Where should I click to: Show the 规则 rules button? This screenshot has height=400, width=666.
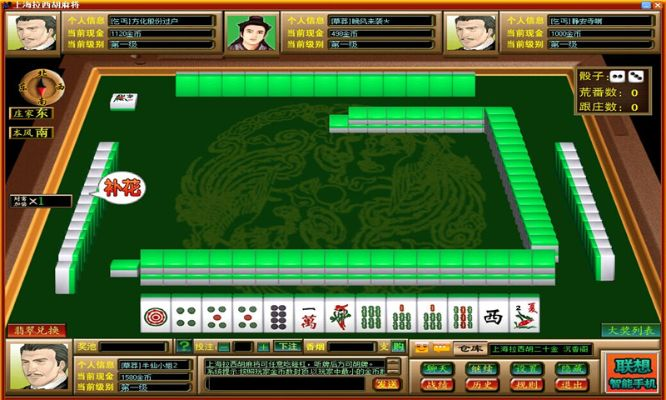(x=523, y=384)
